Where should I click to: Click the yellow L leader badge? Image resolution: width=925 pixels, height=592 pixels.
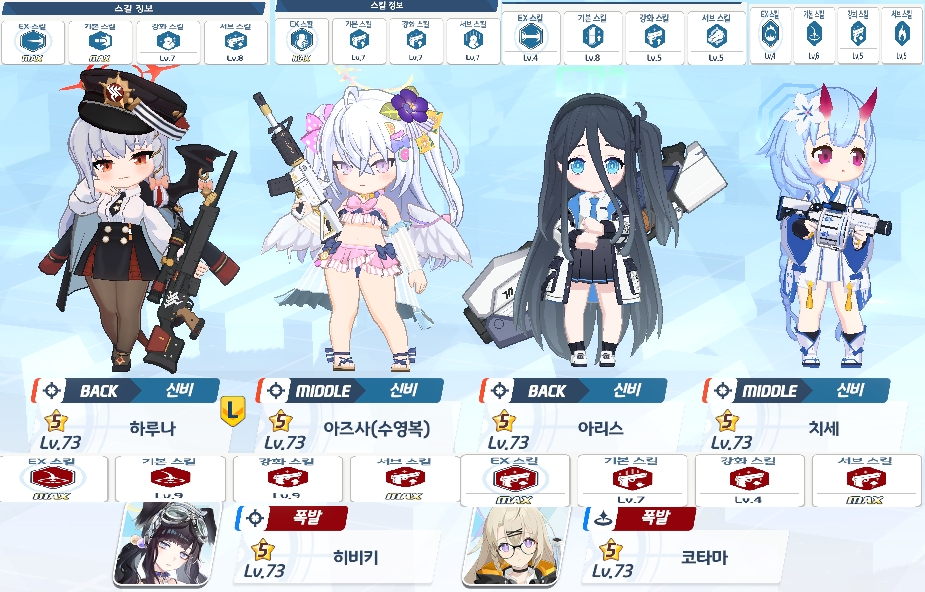click(232, 408)
